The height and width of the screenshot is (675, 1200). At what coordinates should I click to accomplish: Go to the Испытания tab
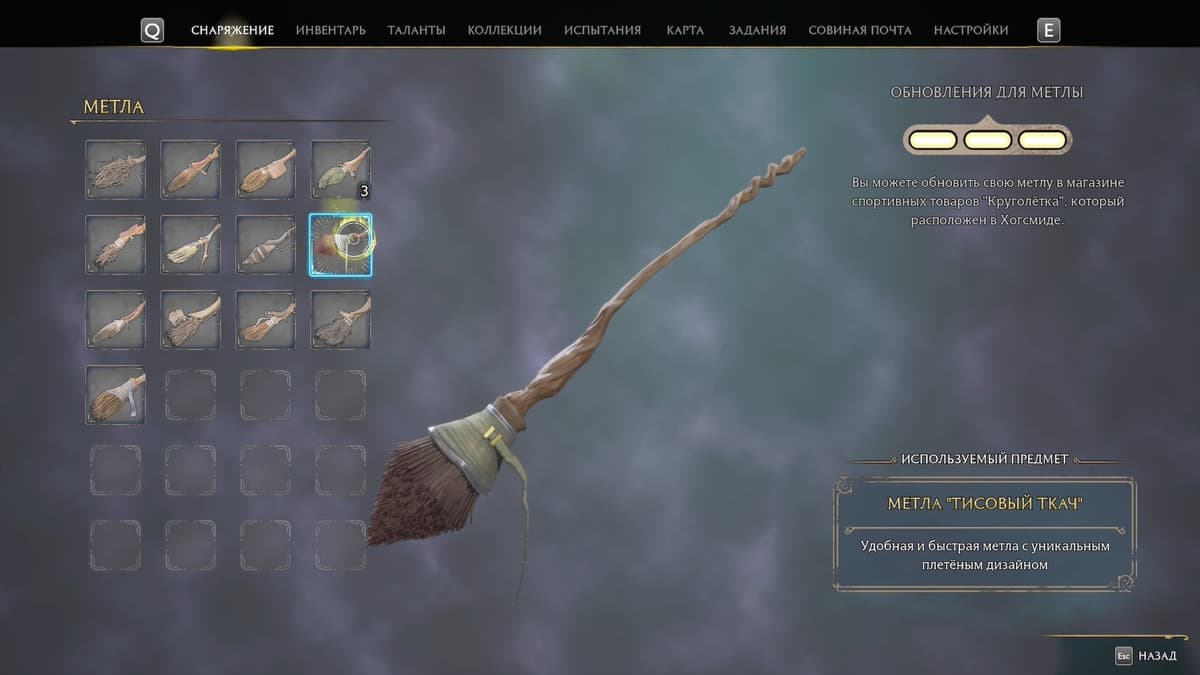[602, 30]
